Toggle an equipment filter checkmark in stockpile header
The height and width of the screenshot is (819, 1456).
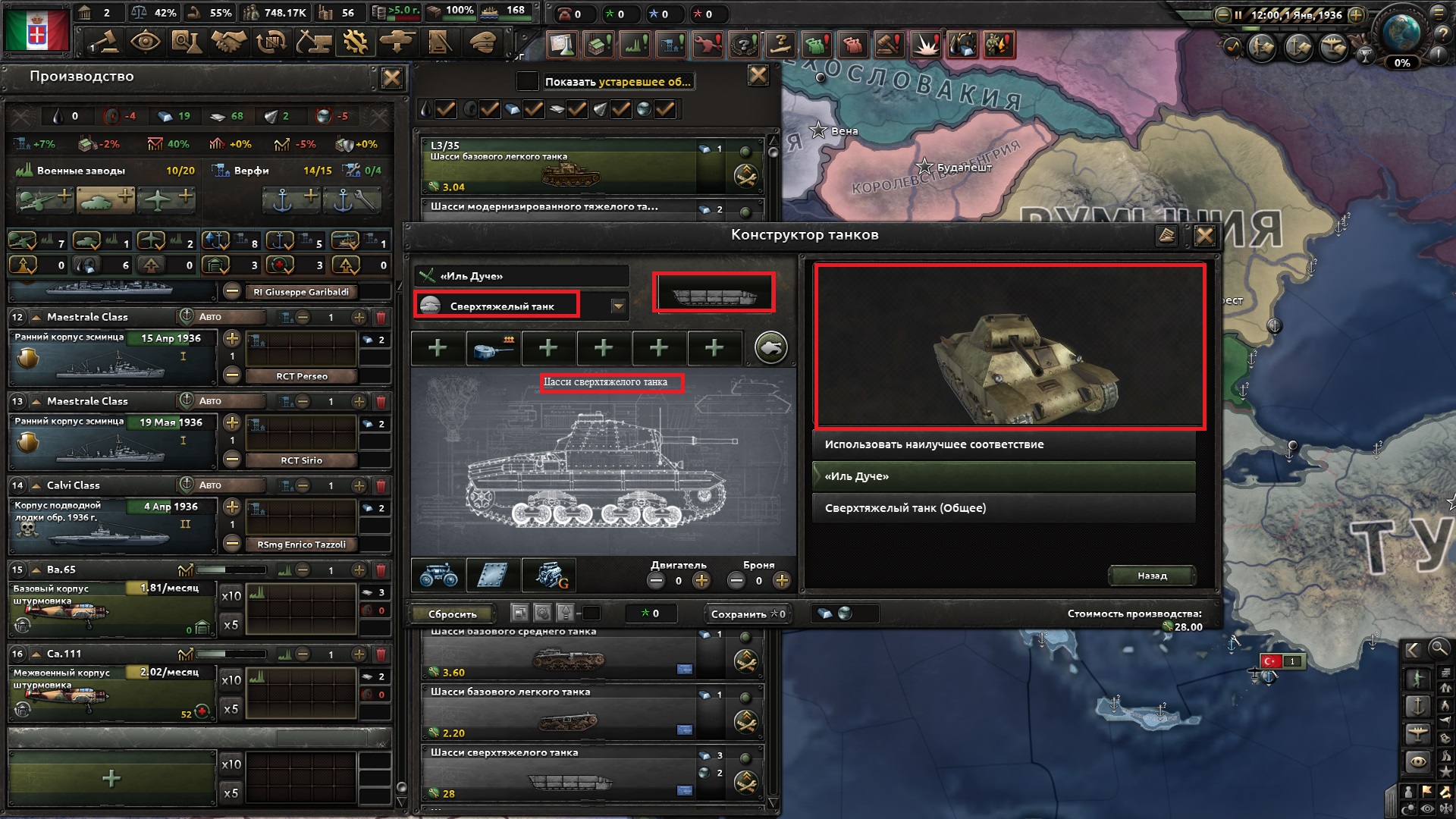[x=447, y=108]
